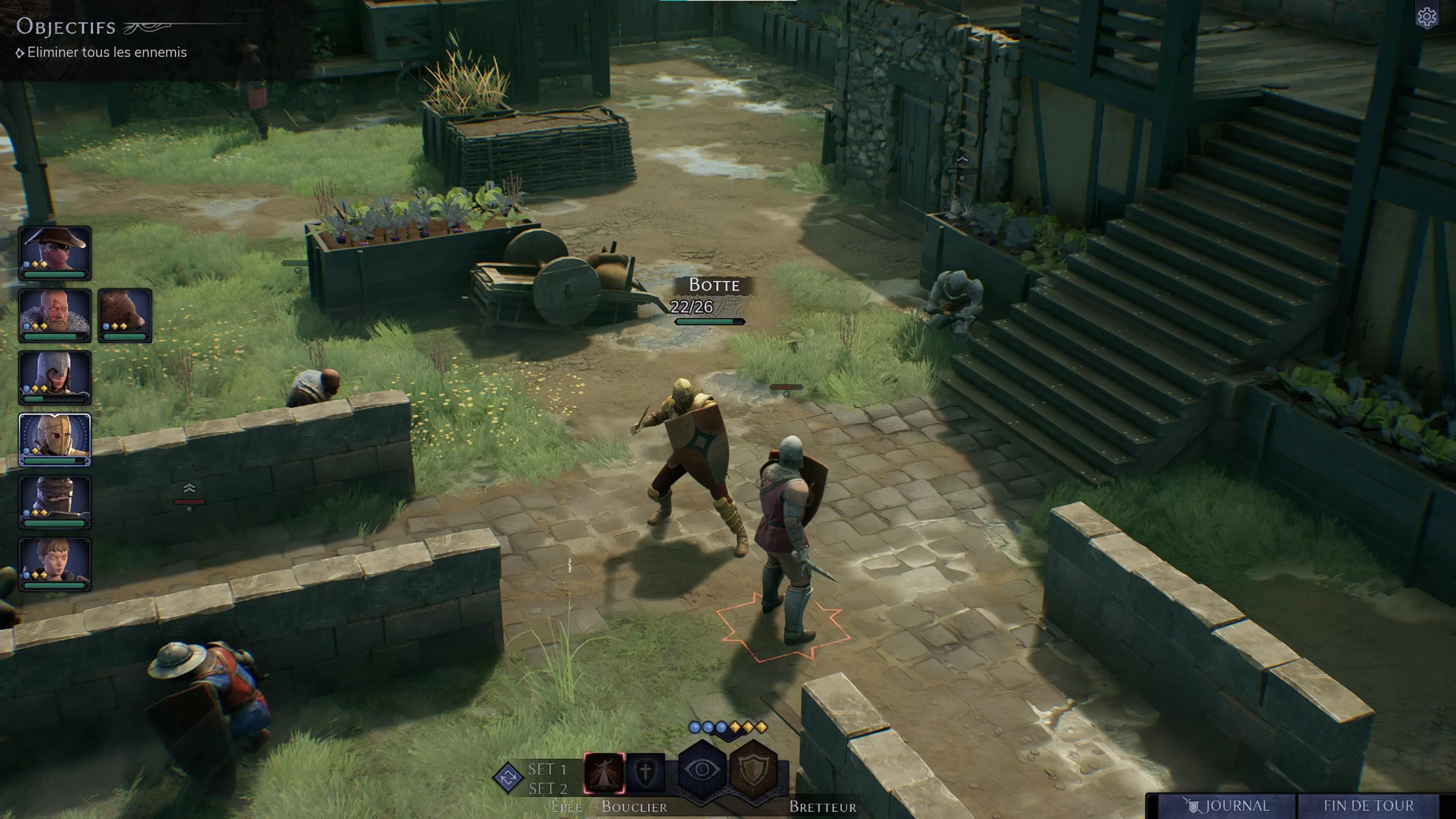Viewport: 1456px width, 819px height.
Task: Activate the selected Botte attack ability
Action: tap(604, 773)
